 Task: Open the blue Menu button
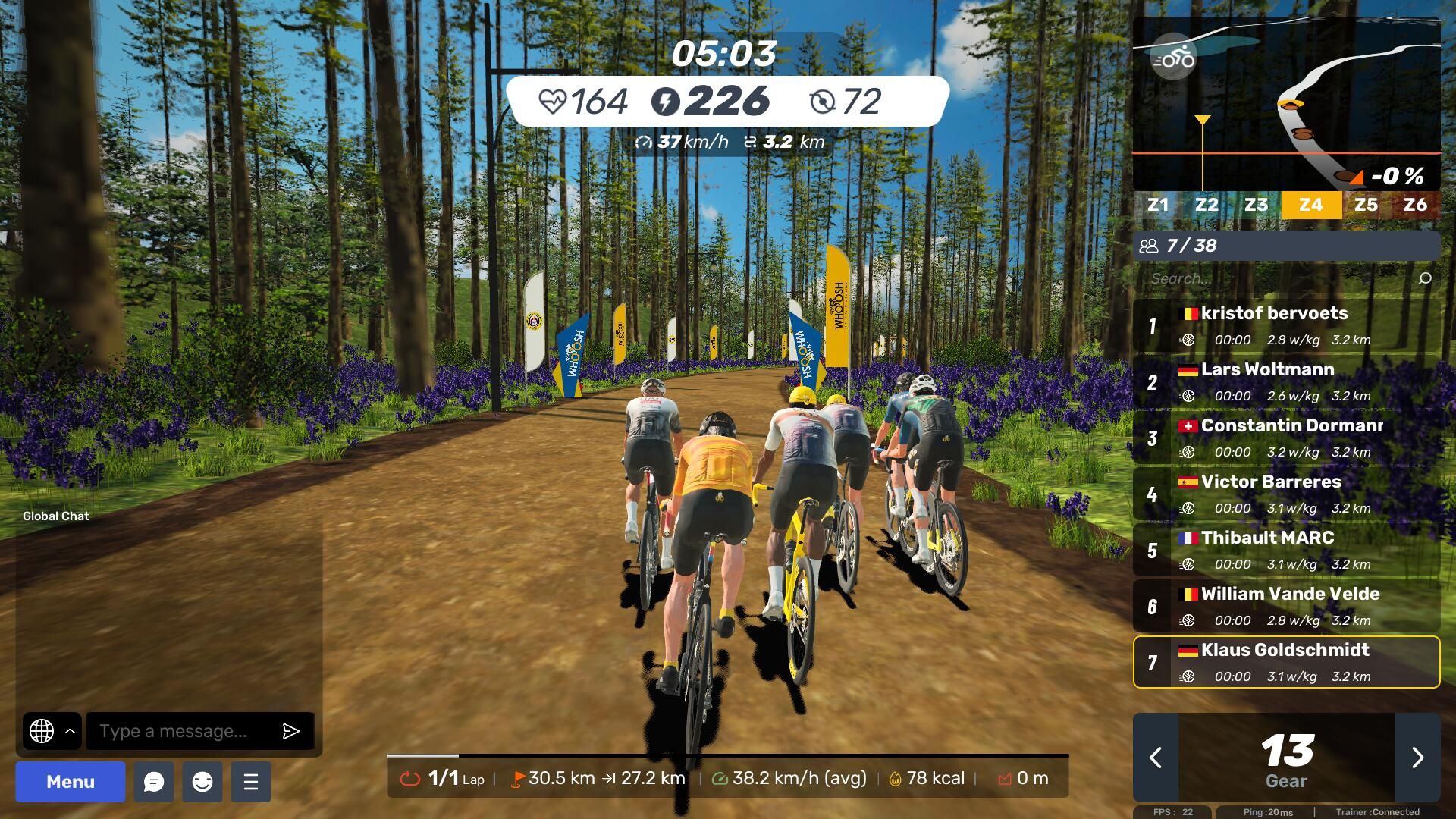pos(71,782)
